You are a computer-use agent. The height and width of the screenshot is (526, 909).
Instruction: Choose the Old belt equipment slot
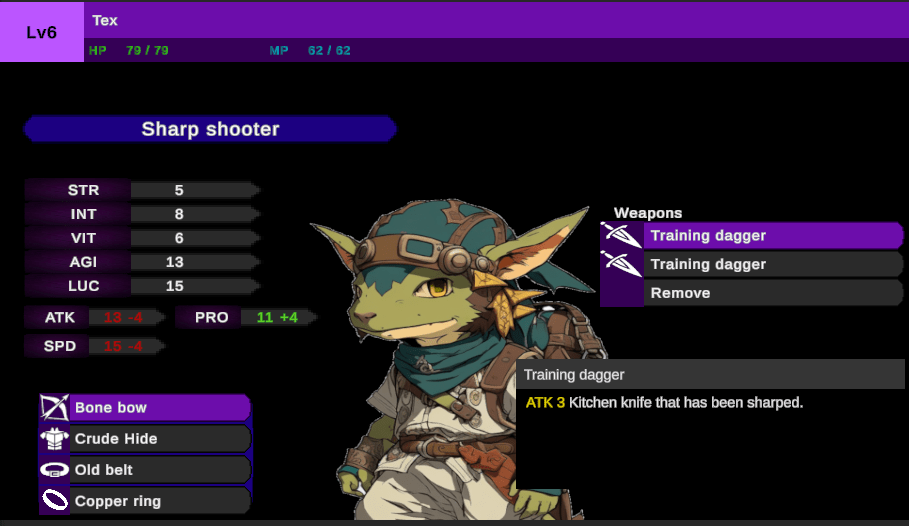click(x=145, y=470)
